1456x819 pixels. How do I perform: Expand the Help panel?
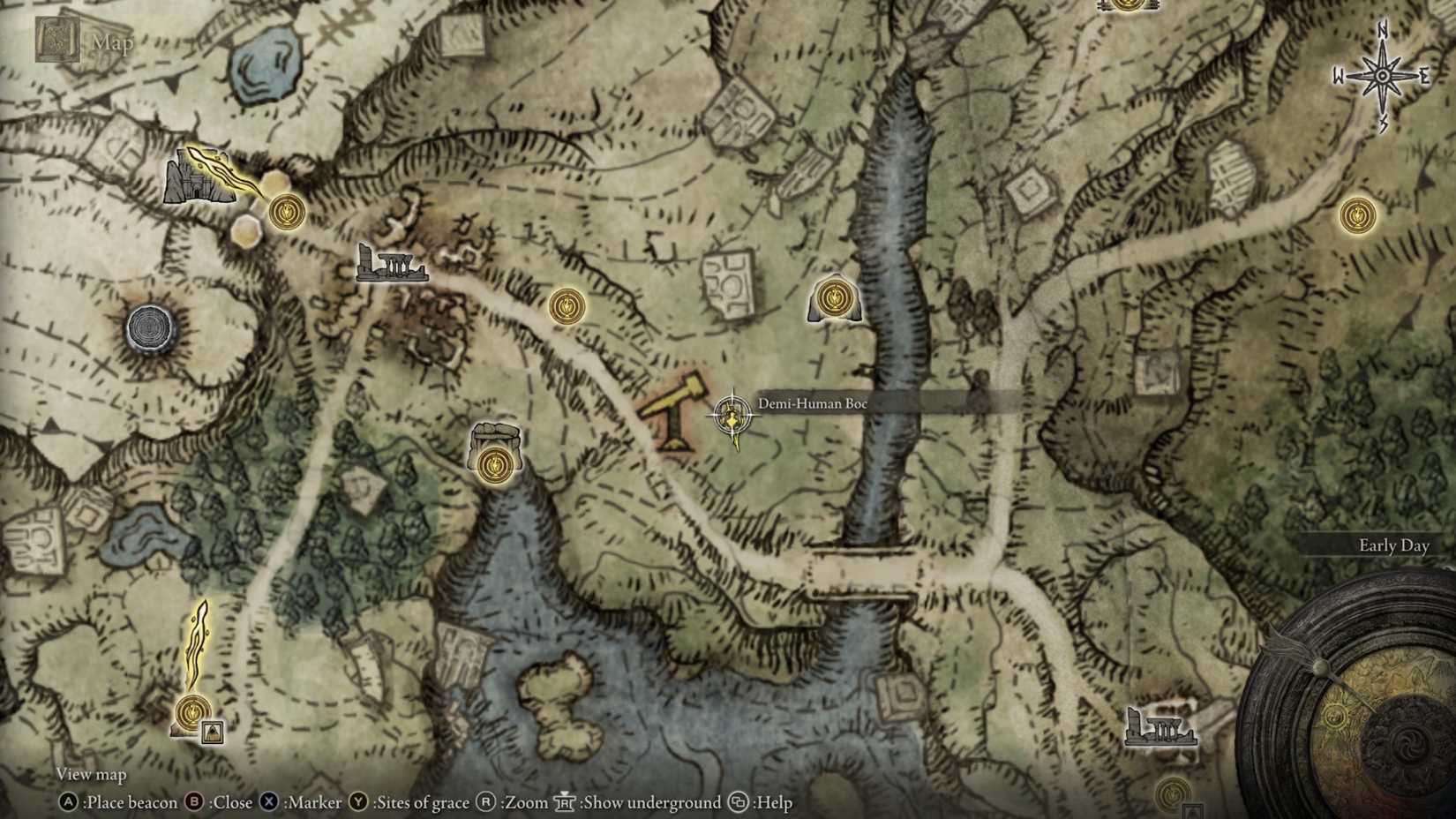738,803
